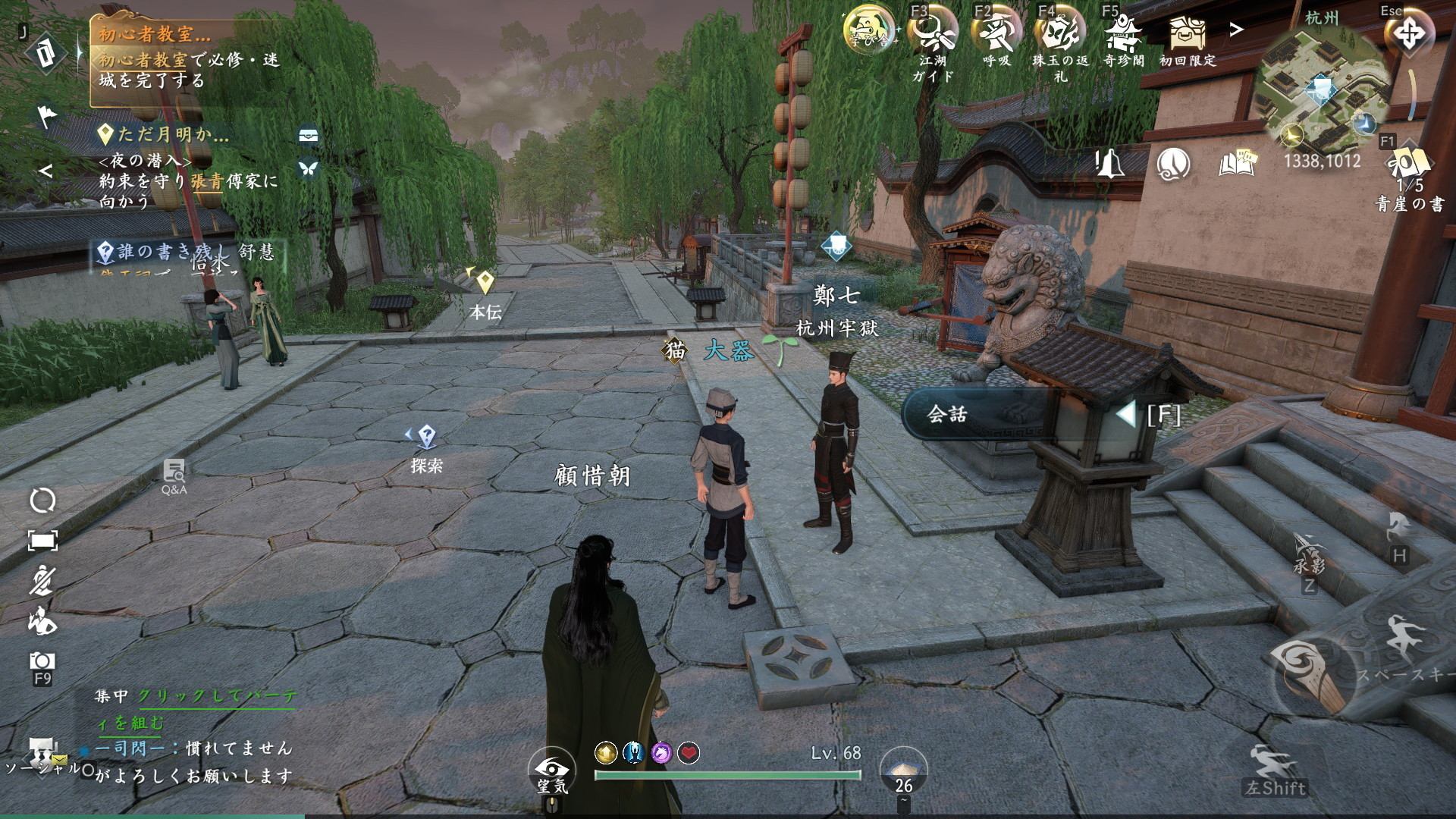This screenshot has height=819, width=1456.
Task: Open the Esc compass menu icon
Action: [1408, 35]
